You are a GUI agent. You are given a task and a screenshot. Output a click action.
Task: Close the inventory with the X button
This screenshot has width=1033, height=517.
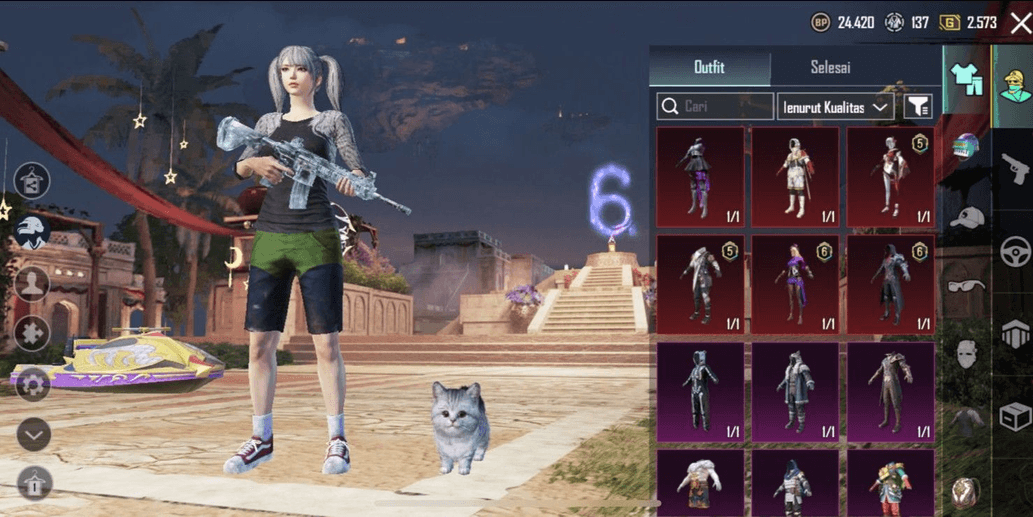tap(1019, 23)
